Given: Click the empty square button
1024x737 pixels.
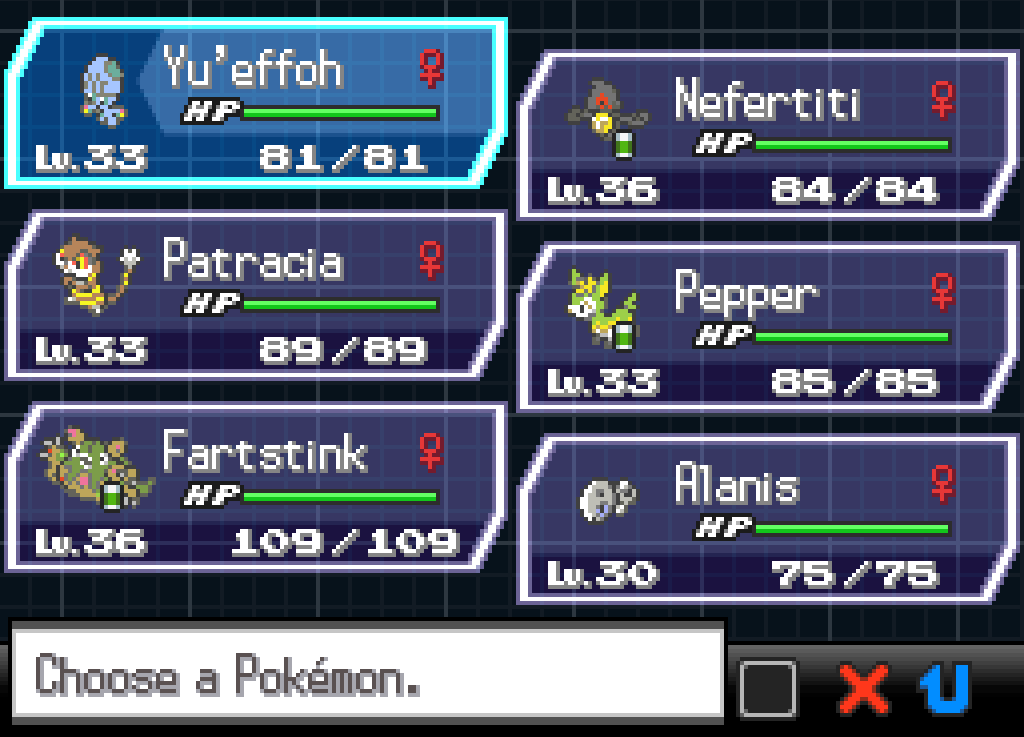Looking at the screenshot, I should (768, 688).
